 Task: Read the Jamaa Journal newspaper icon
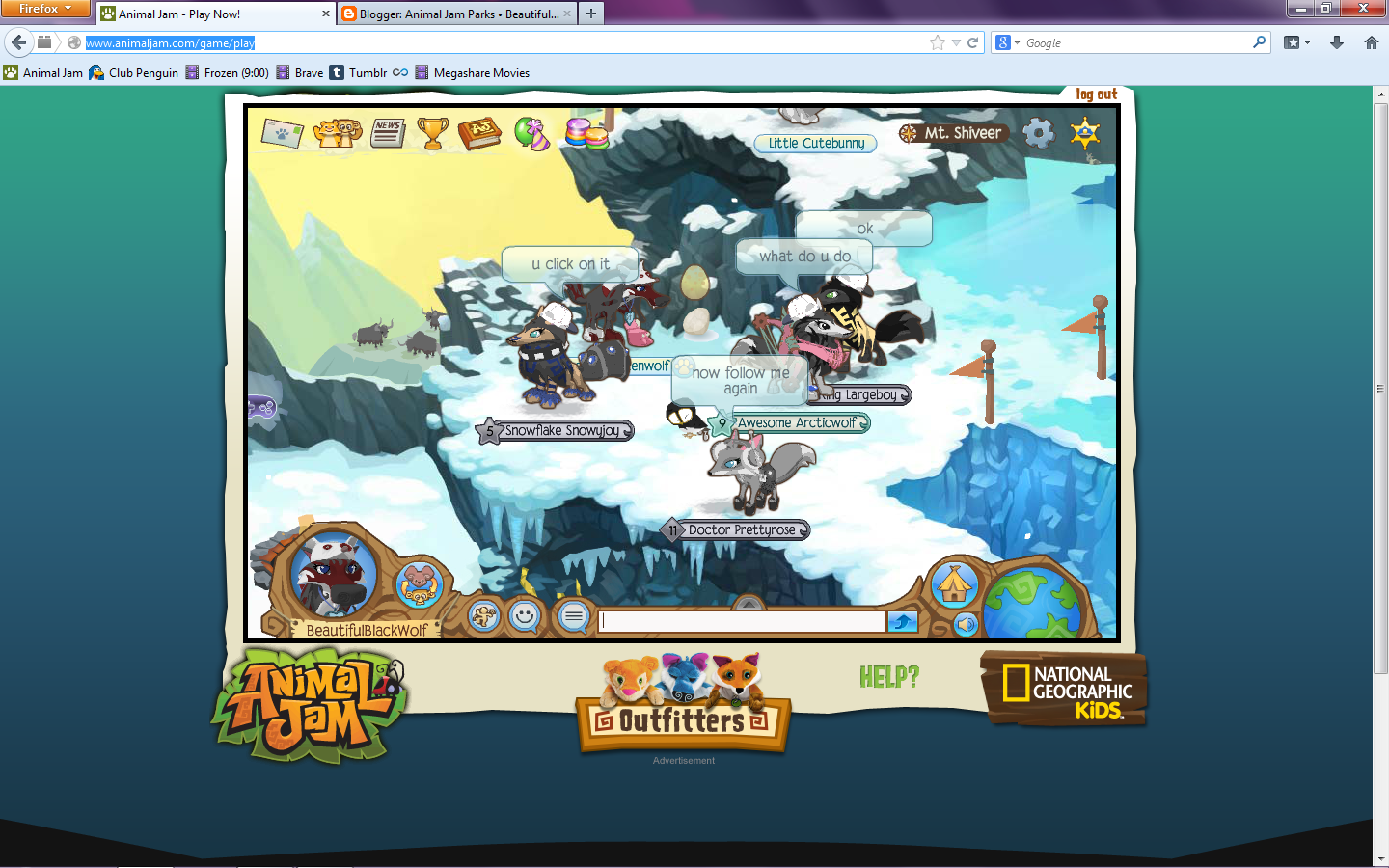pyautogui.click(x=387, y=133)
